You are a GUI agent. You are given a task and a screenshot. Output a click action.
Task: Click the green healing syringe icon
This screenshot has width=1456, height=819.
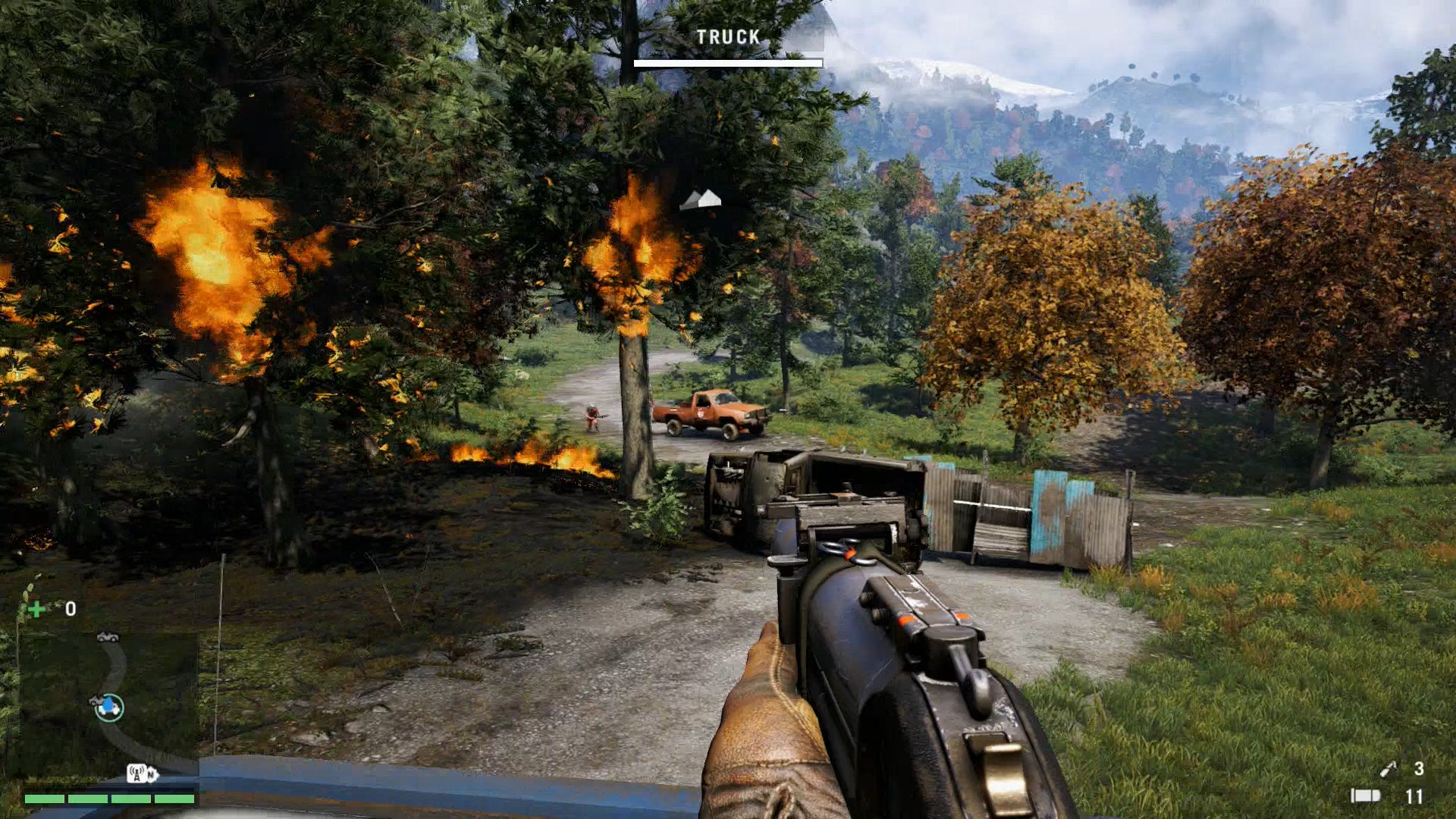coord(36,607)
